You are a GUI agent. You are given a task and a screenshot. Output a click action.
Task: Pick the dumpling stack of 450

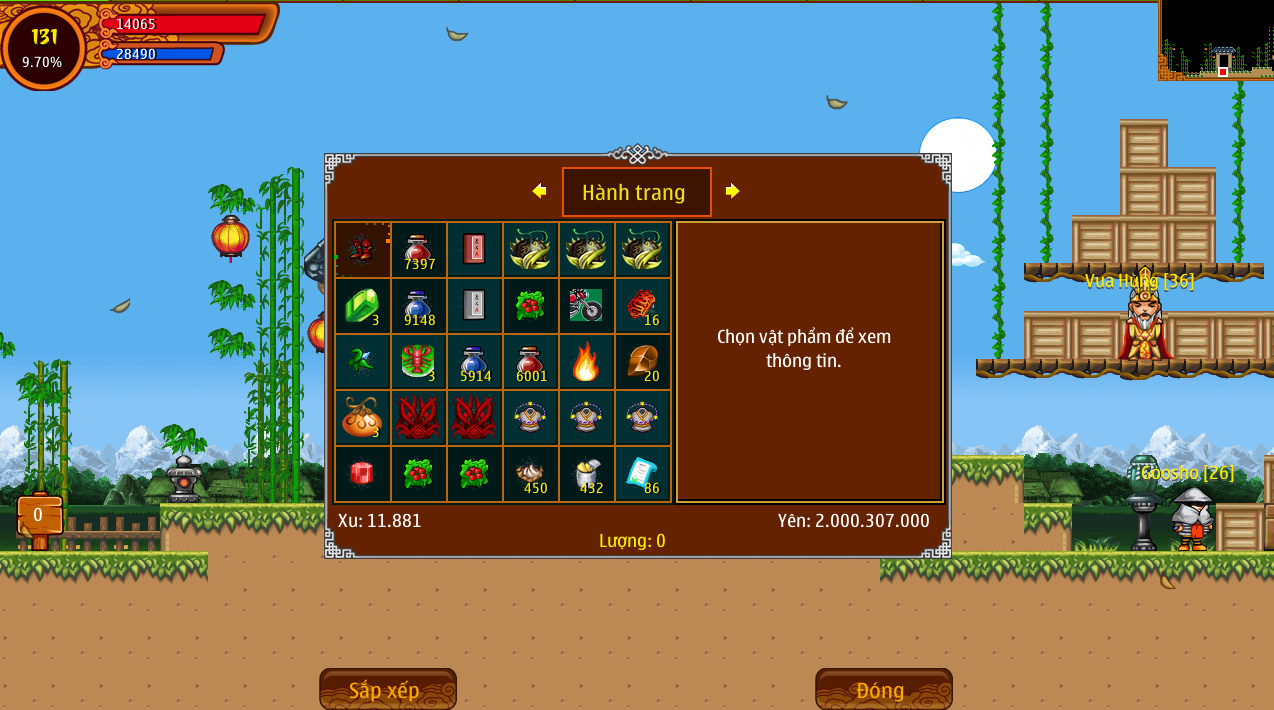click(530, 474)
